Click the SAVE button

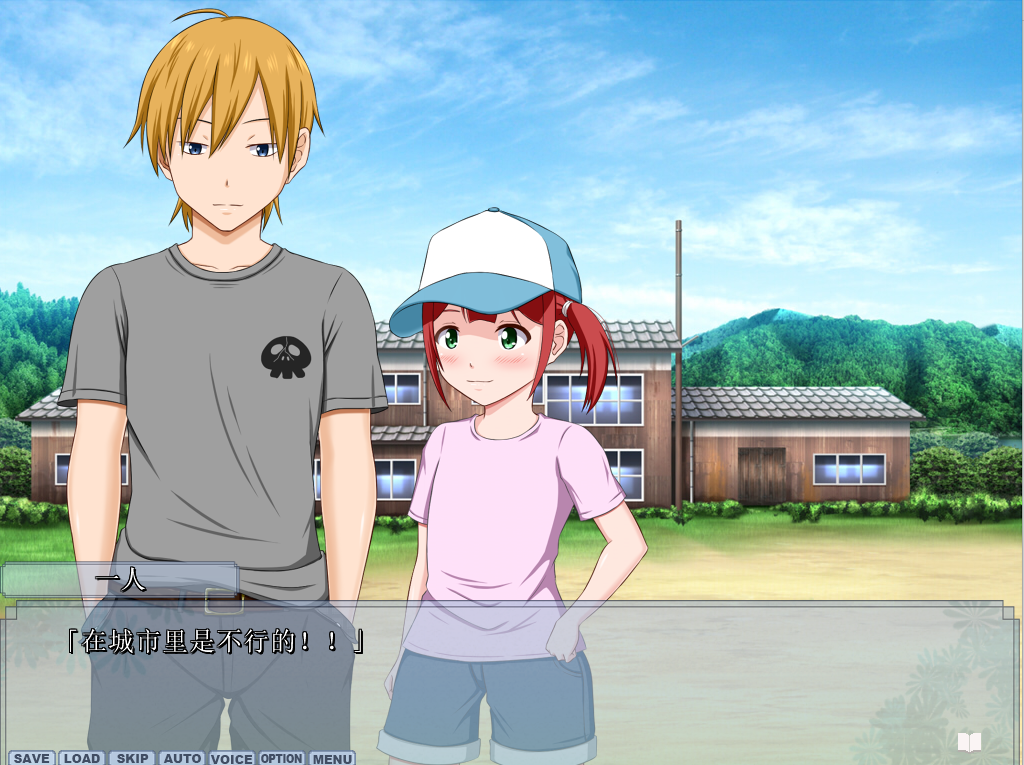click(x=31, y=758)
